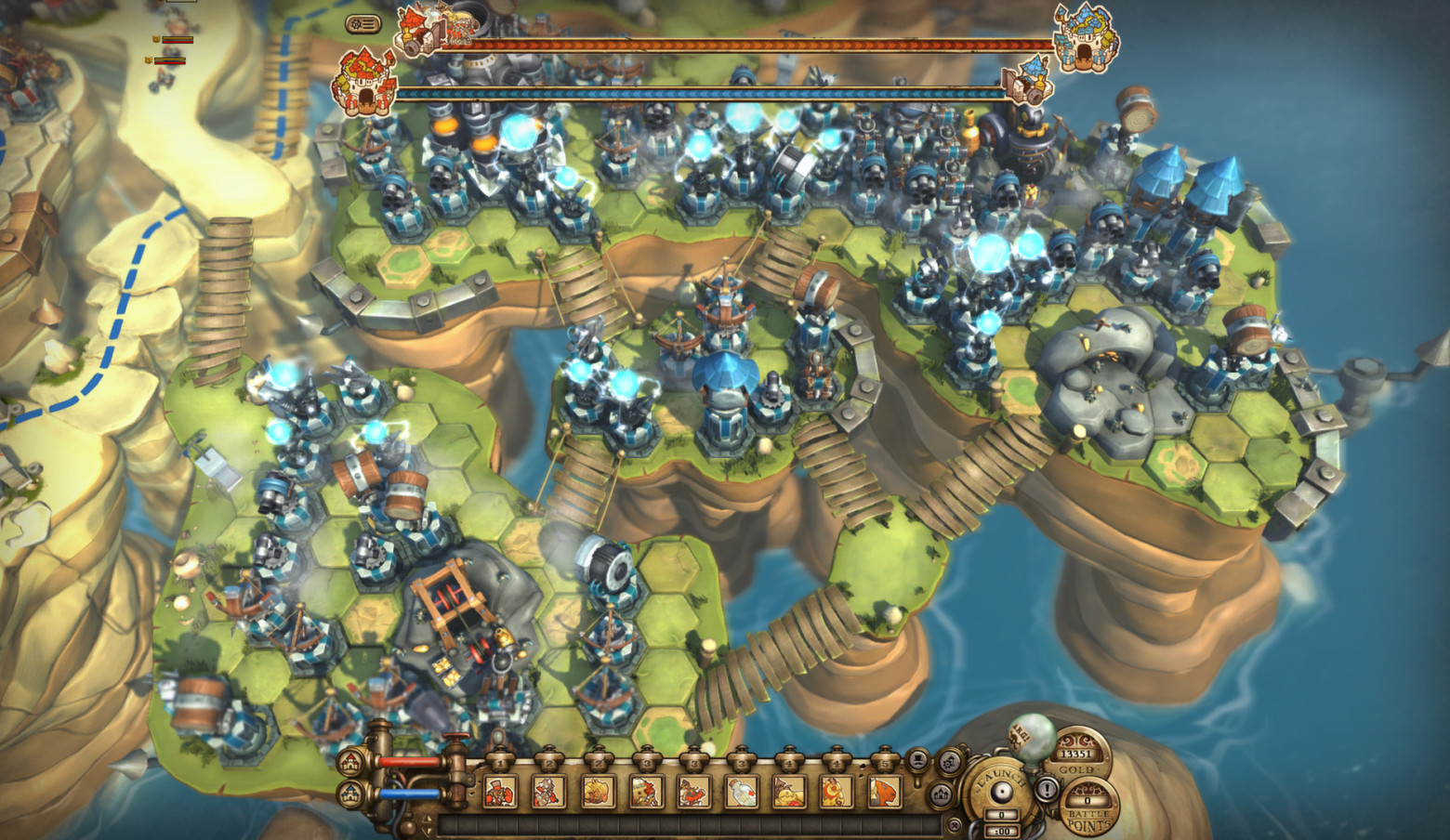Click the blue home castle gauge icon
This screenshot has height=840, width=1450.
pyautogui.click(x=348, y=793)
